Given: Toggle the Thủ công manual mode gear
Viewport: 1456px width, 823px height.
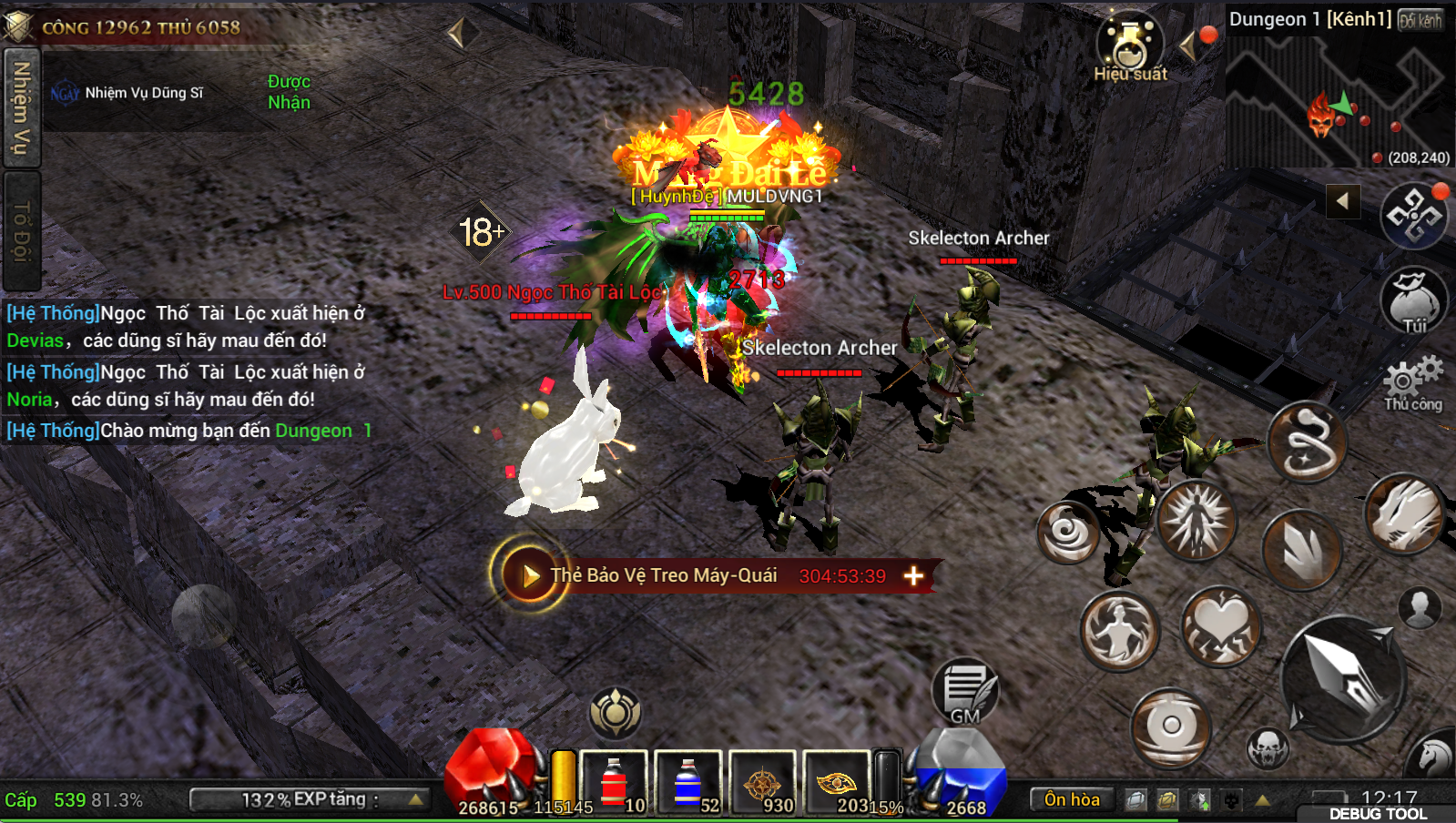Looking at the screenshot, I should 1413,382.
